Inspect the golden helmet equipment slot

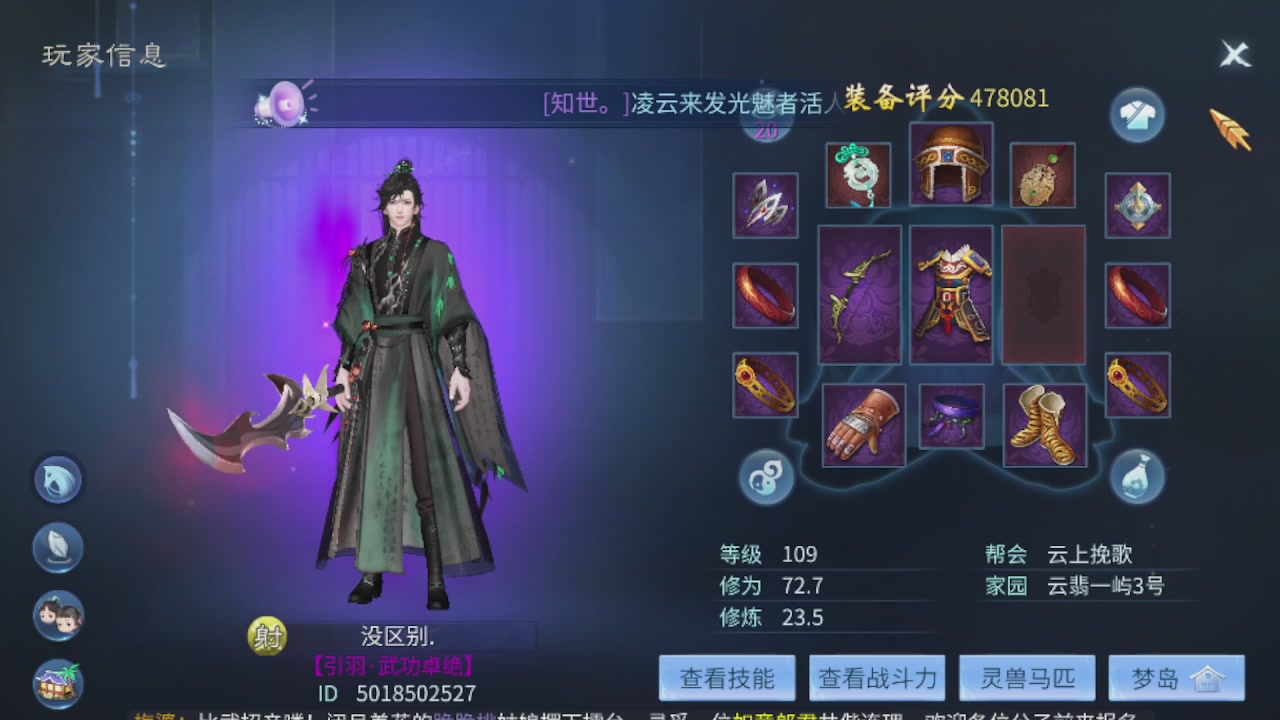coord(950,165)
